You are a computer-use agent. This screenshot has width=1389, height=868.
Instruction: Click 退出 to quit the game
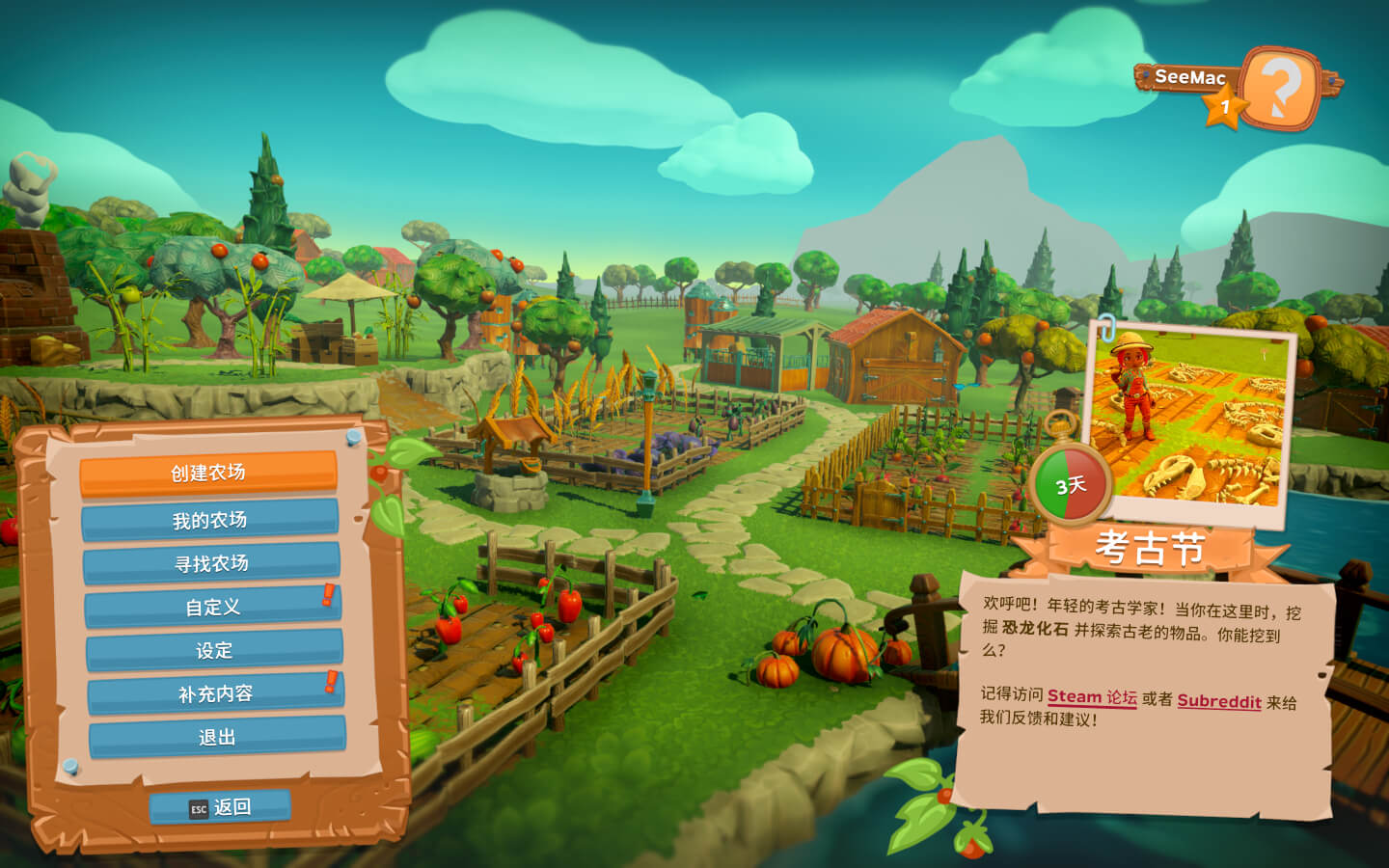tap(217, 738)
